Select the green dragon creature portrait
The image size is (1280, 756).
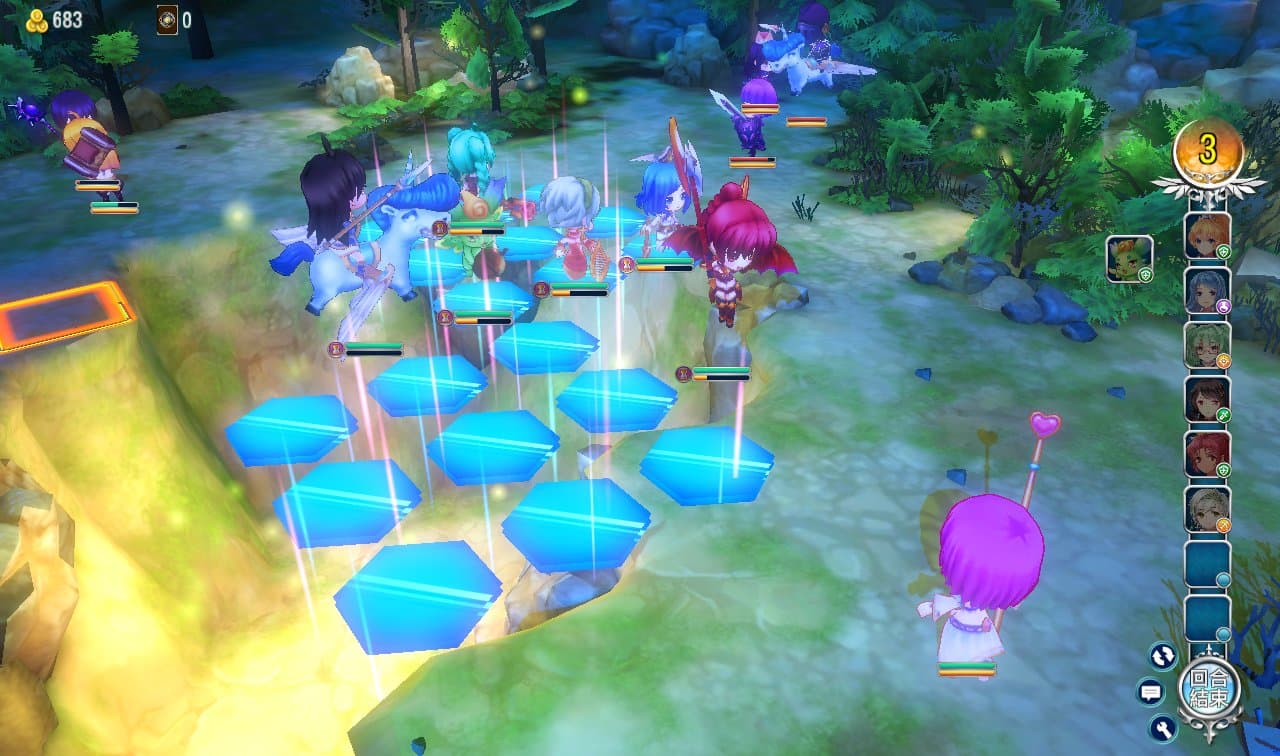tap(1130, 259)
